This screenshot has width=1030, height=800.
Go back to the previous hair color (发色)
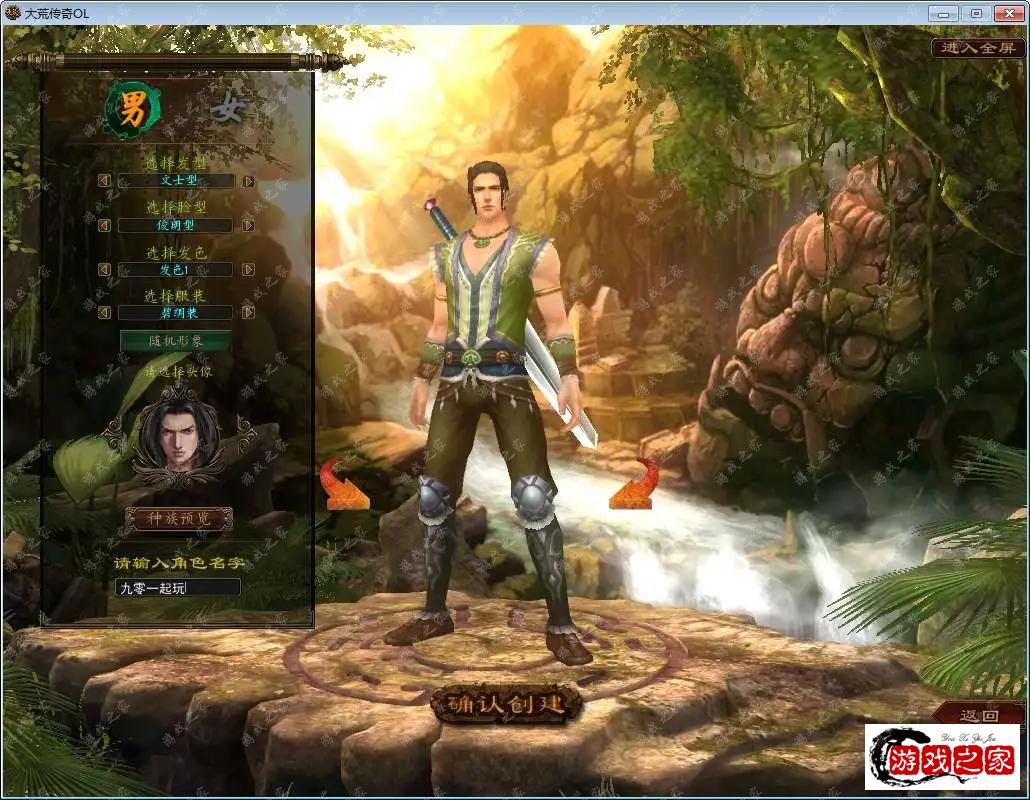coord(104,269)
